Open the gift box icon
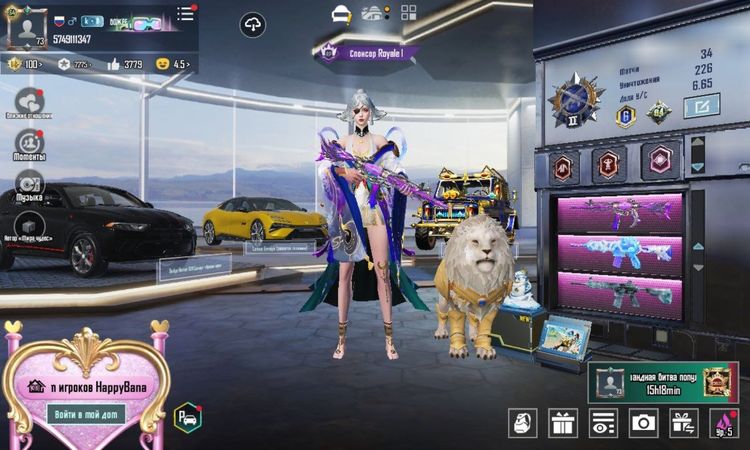 pos(563,423)
